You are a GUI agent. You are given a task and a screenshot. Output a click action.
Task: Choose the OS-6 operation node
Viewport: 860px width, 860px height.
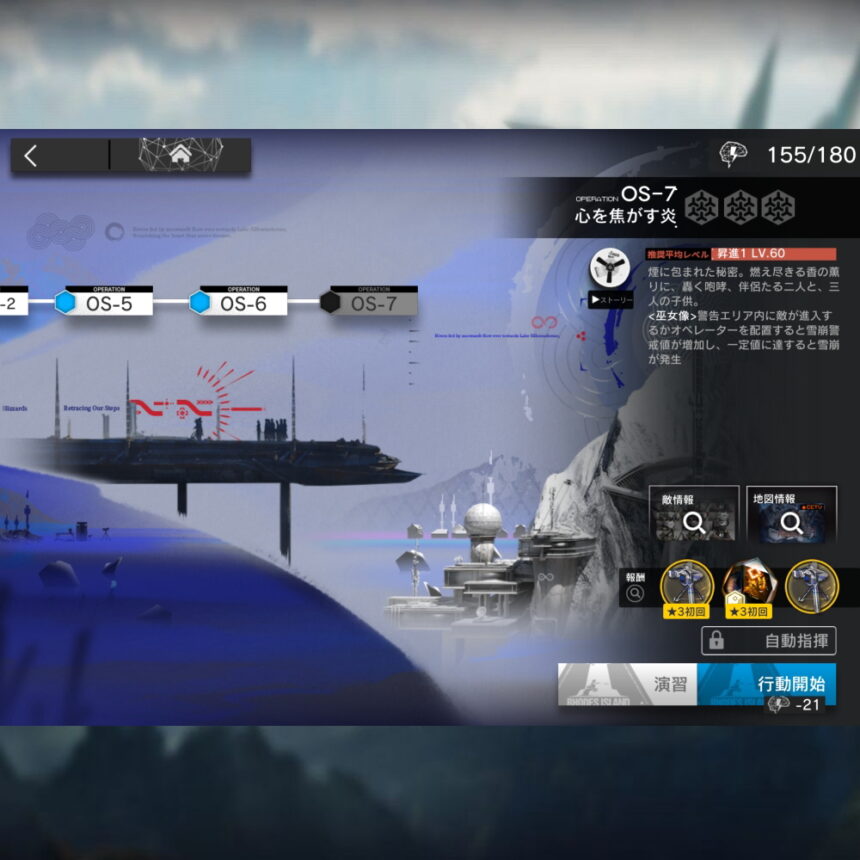pos(240,302)
